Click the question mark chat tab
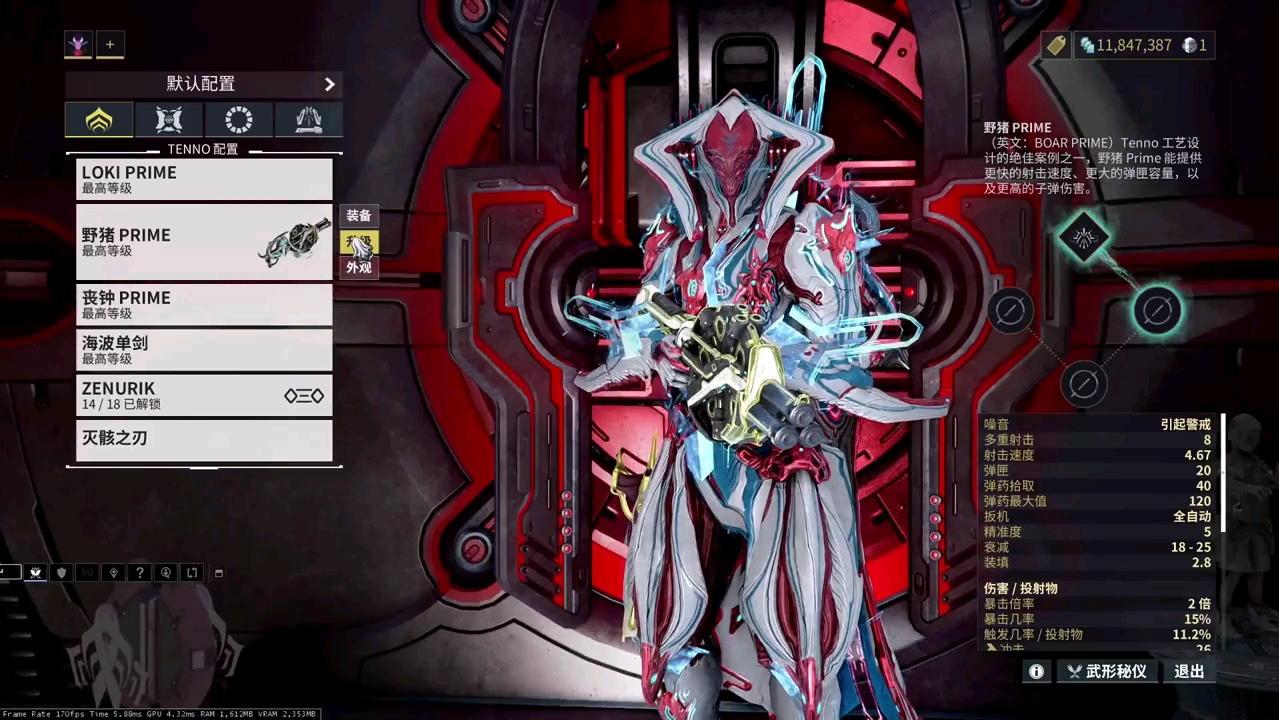The image size is (1279, 720). click(x=140, y=573)
